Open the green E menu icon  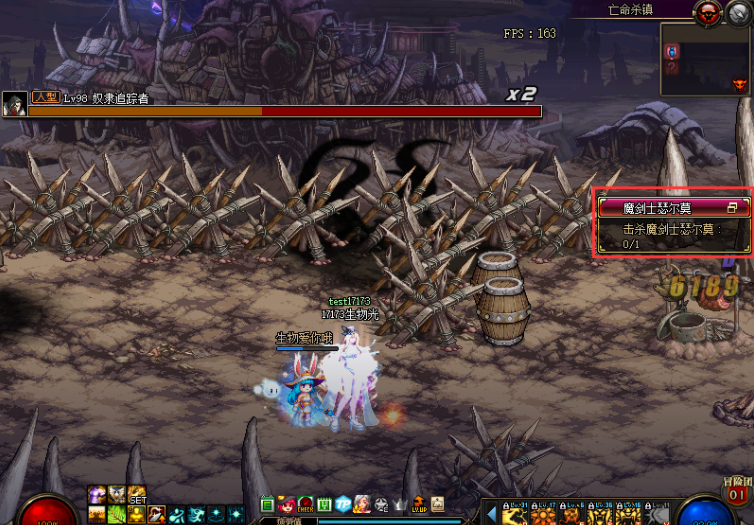point(268,504)
